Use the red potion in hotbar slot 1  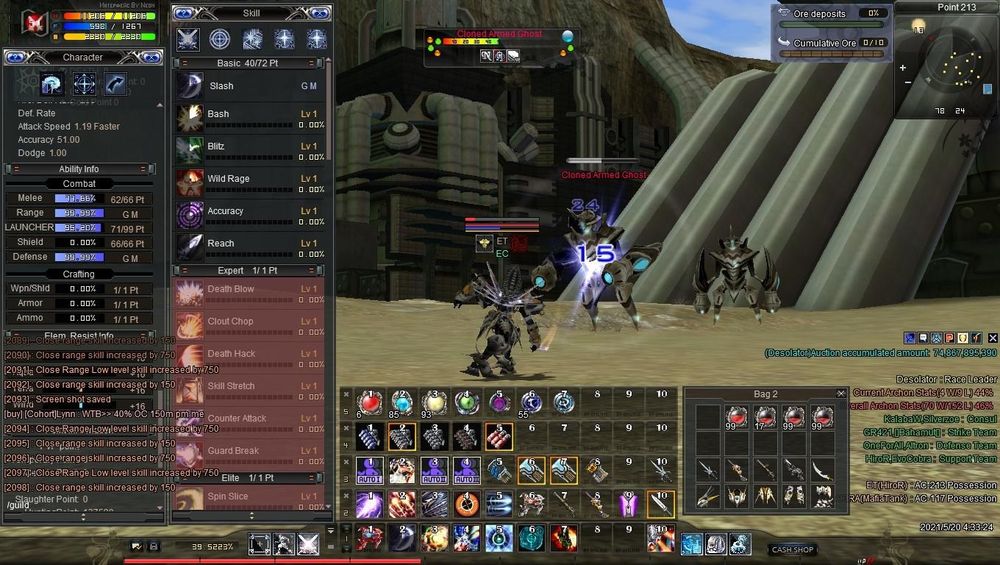[371, 403]
